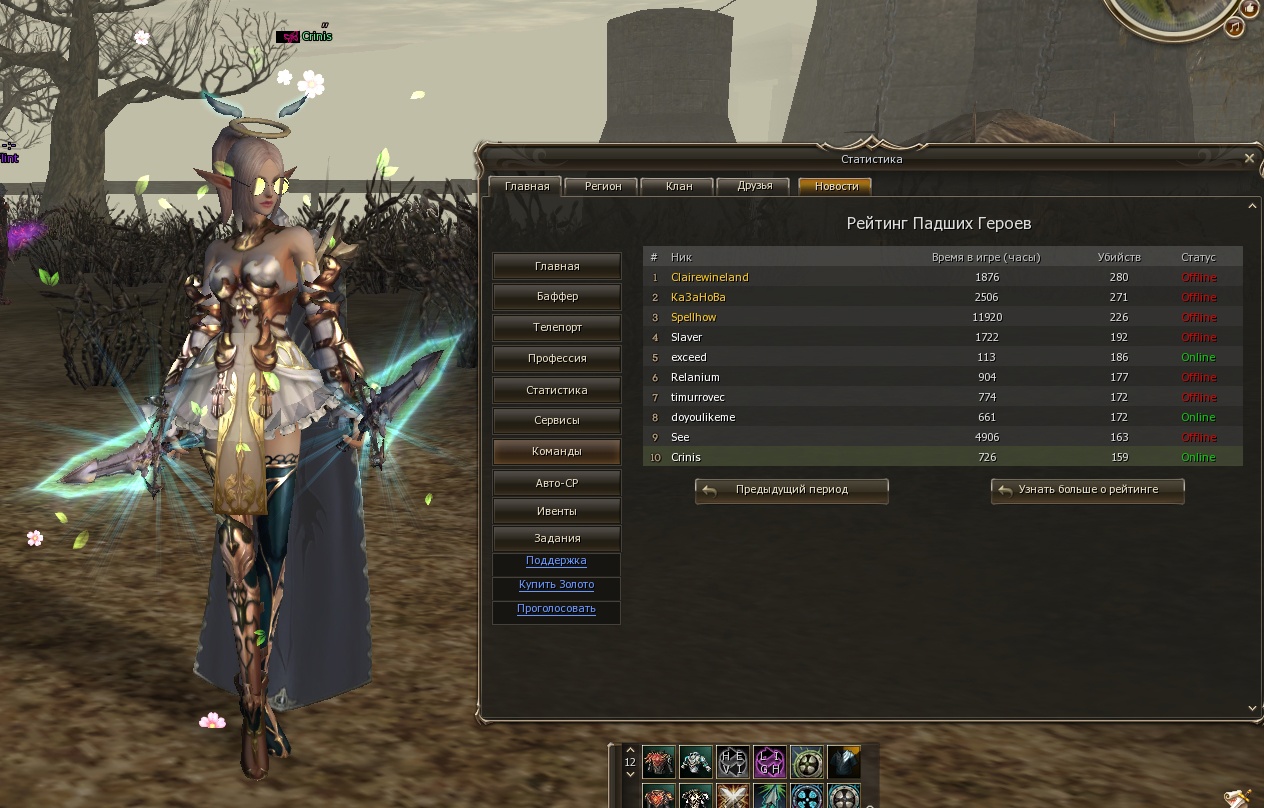Screen dimensions: 1264x808
Task: Show the Задания section
Action: [557, 538]
